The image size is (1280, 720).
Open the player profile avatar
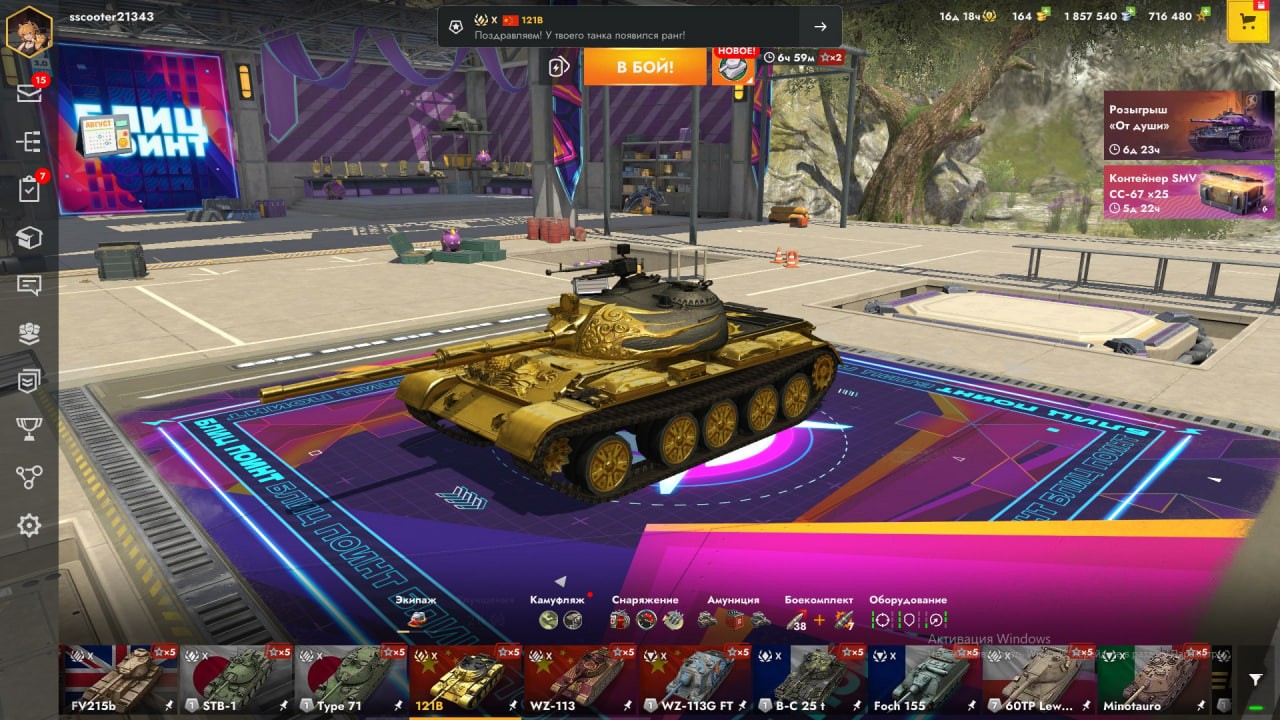pyautogui.click(x=29, y=31)
